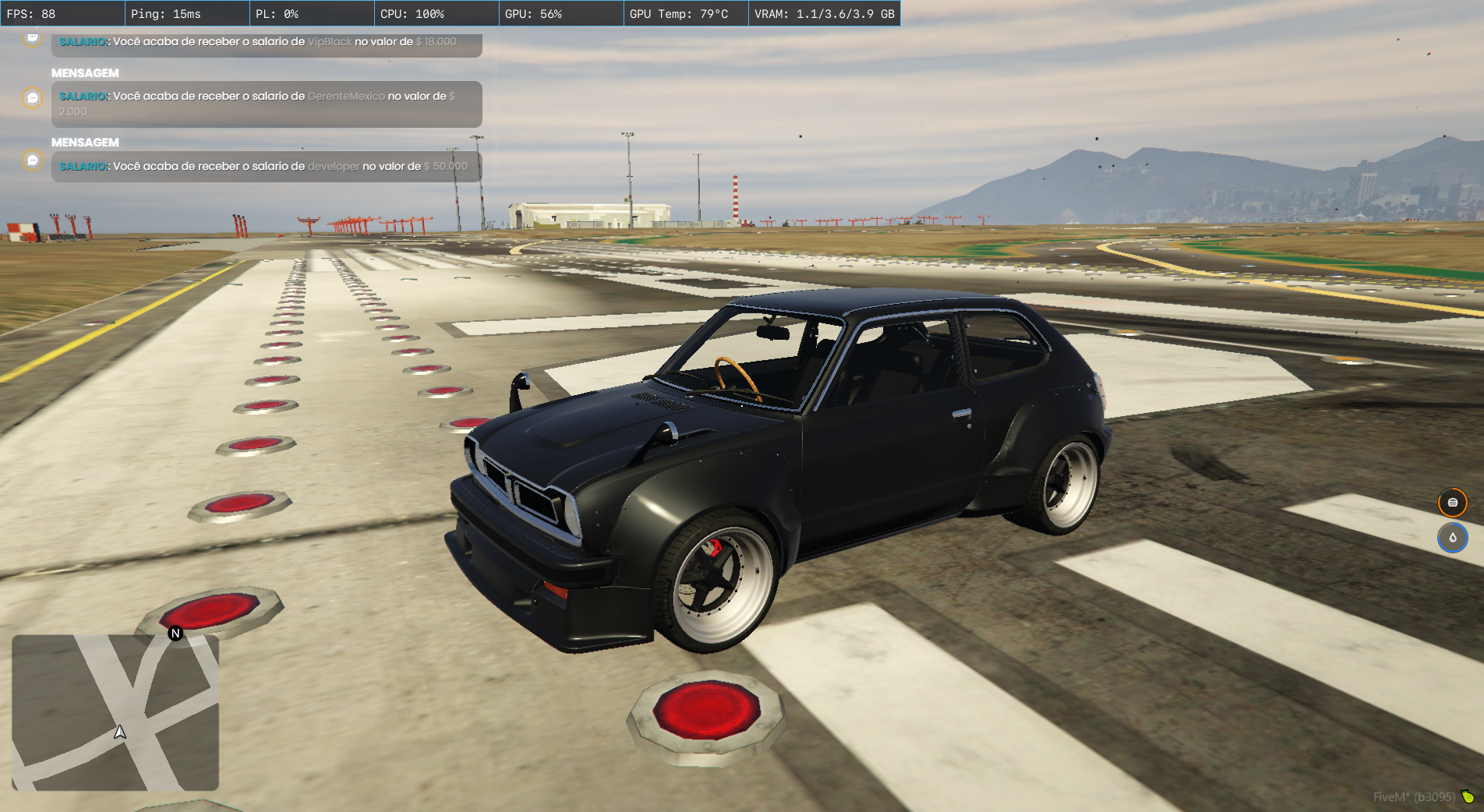The image size is (1484, 812).
Task: Select the VipBlack salary notification
Action: (267, 44)
